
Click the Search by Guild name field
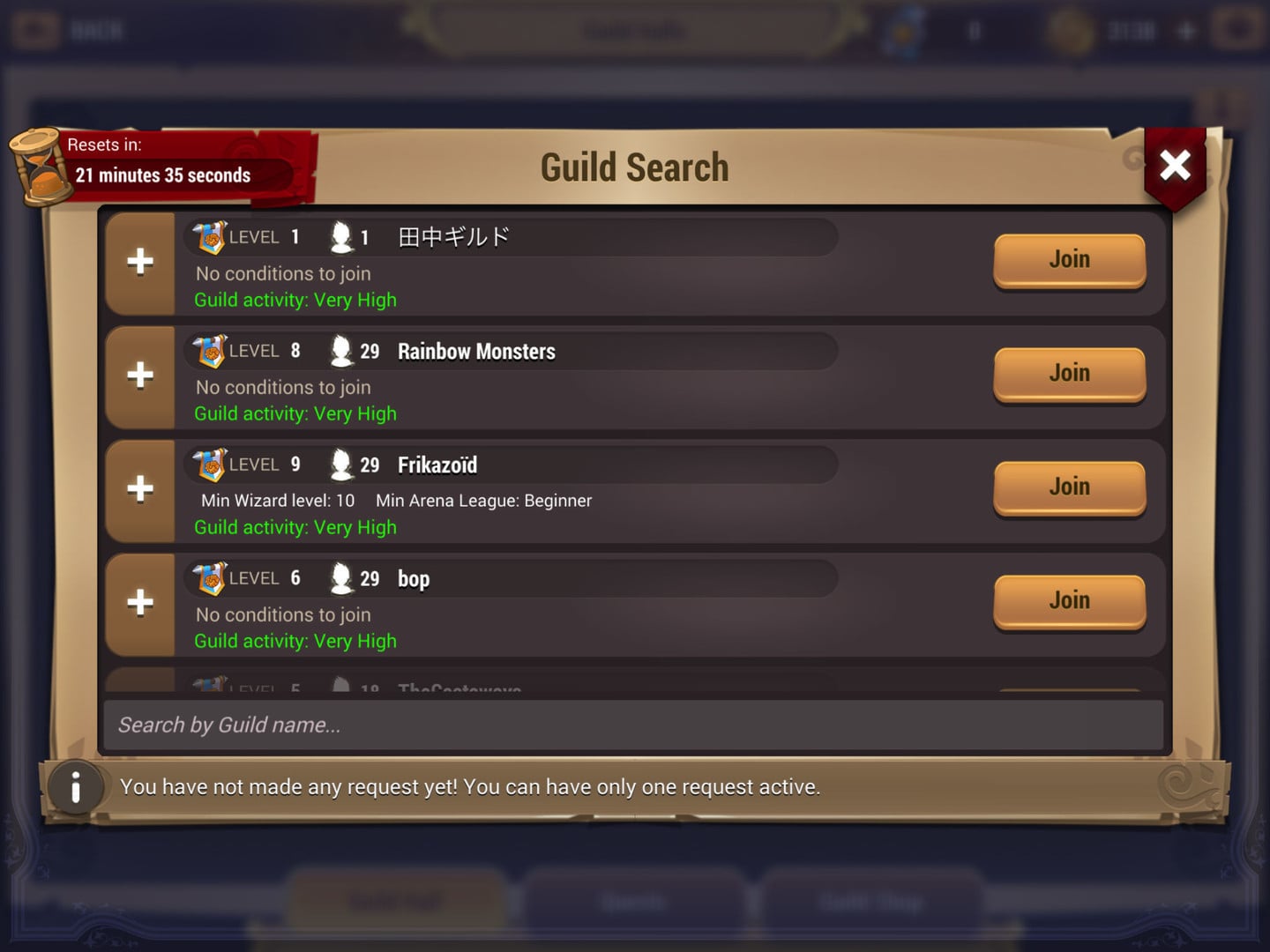point(634,725)
